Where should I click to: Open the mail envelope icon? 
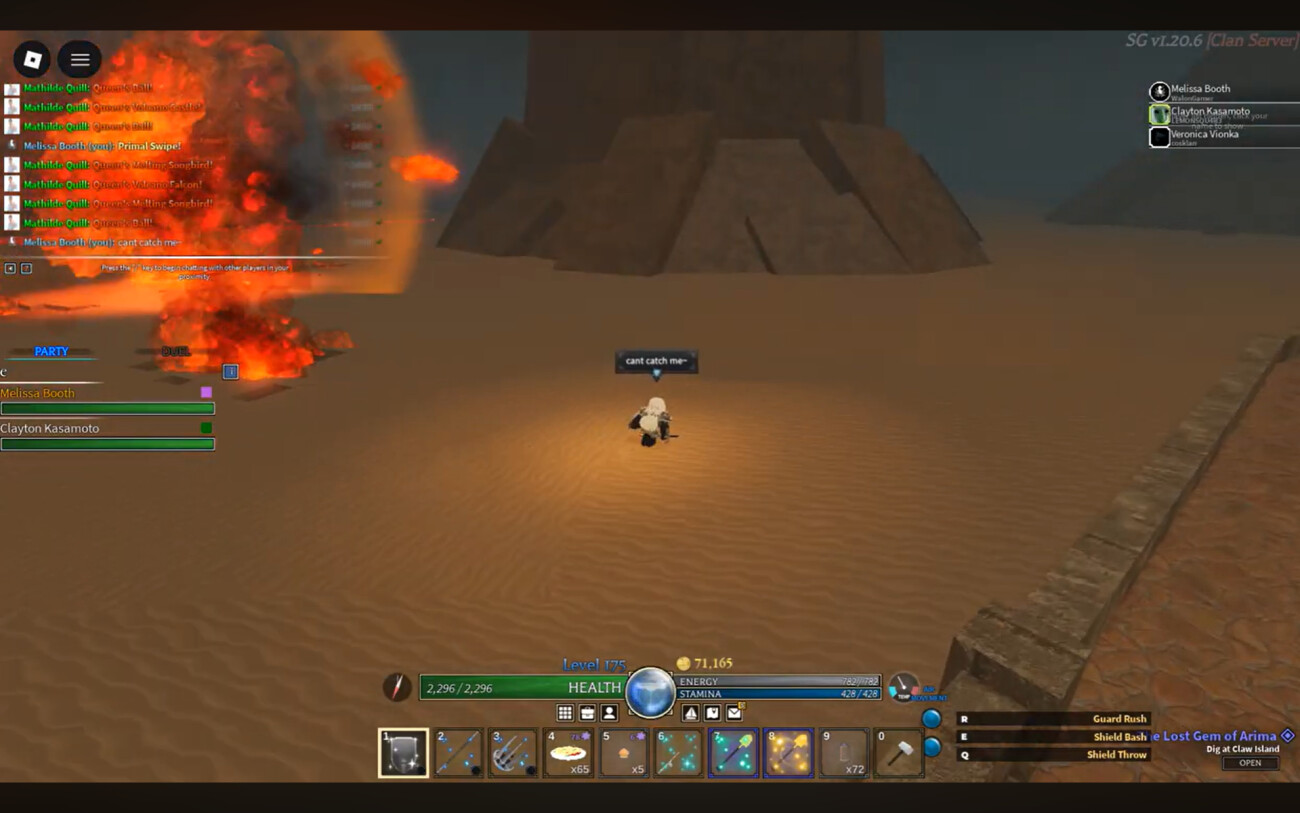coord(734,713)
